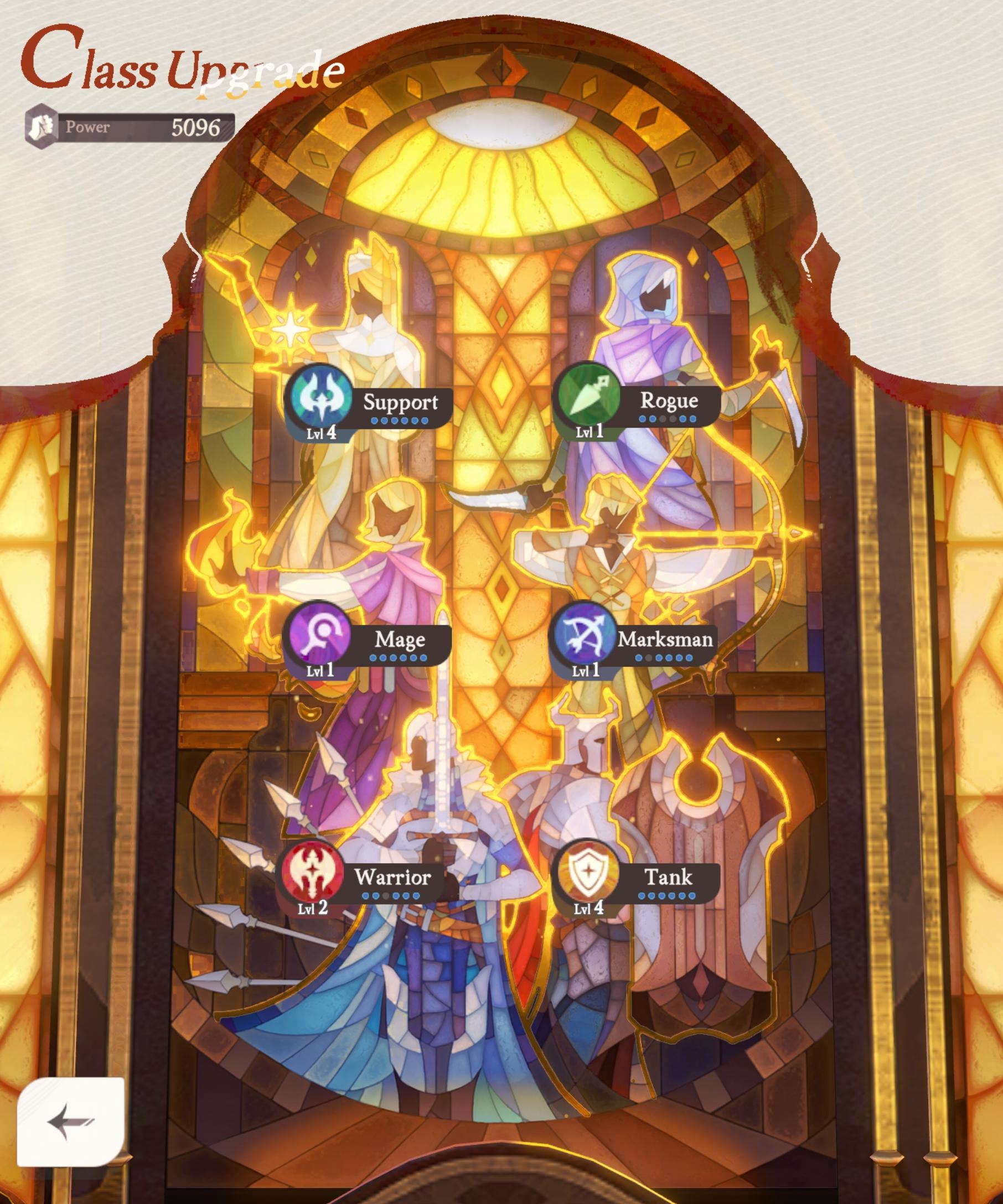Screen dimensions: 1003x1204
Task: Click the Support Lvl 4 badge
Action: coord(323,434)
